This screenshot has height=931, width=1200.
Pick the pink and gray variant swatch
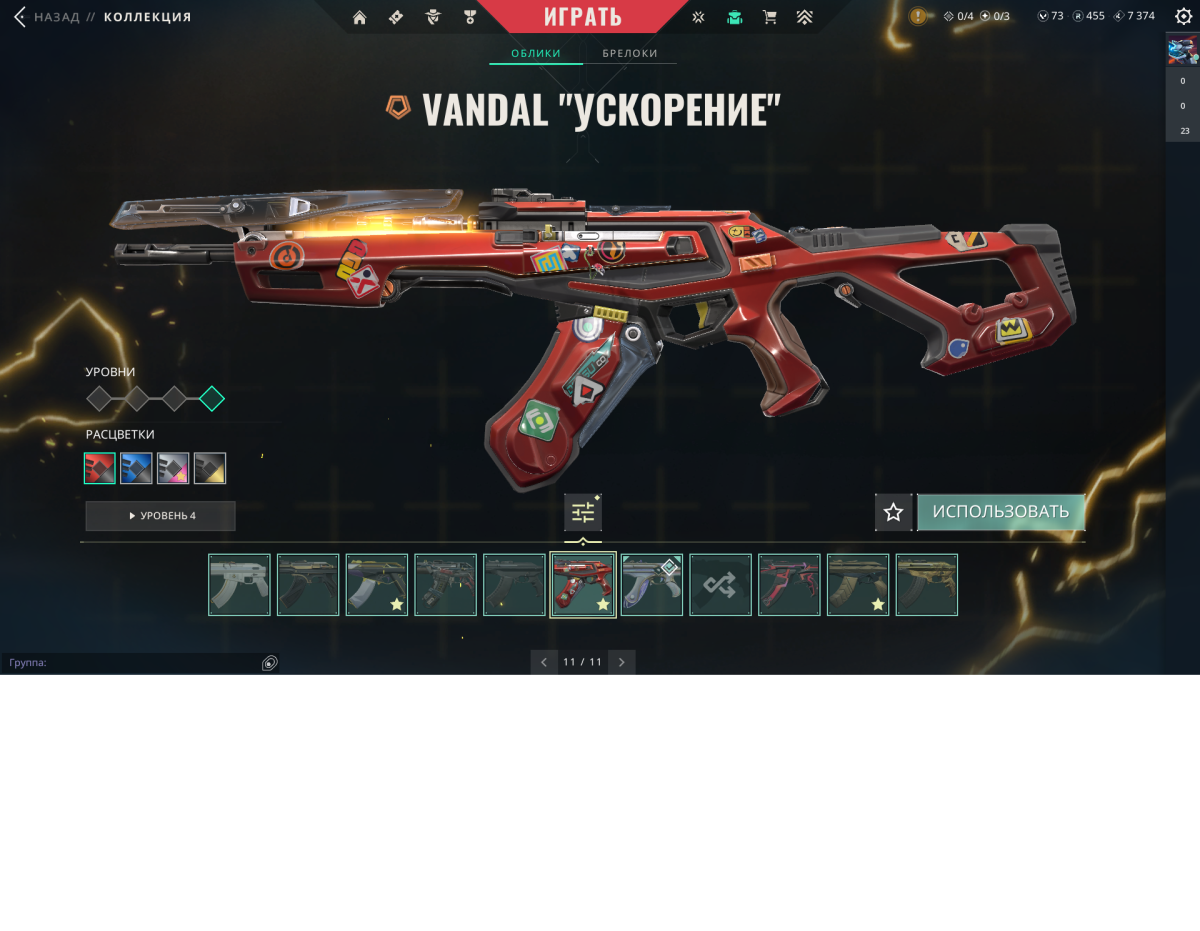173,468
